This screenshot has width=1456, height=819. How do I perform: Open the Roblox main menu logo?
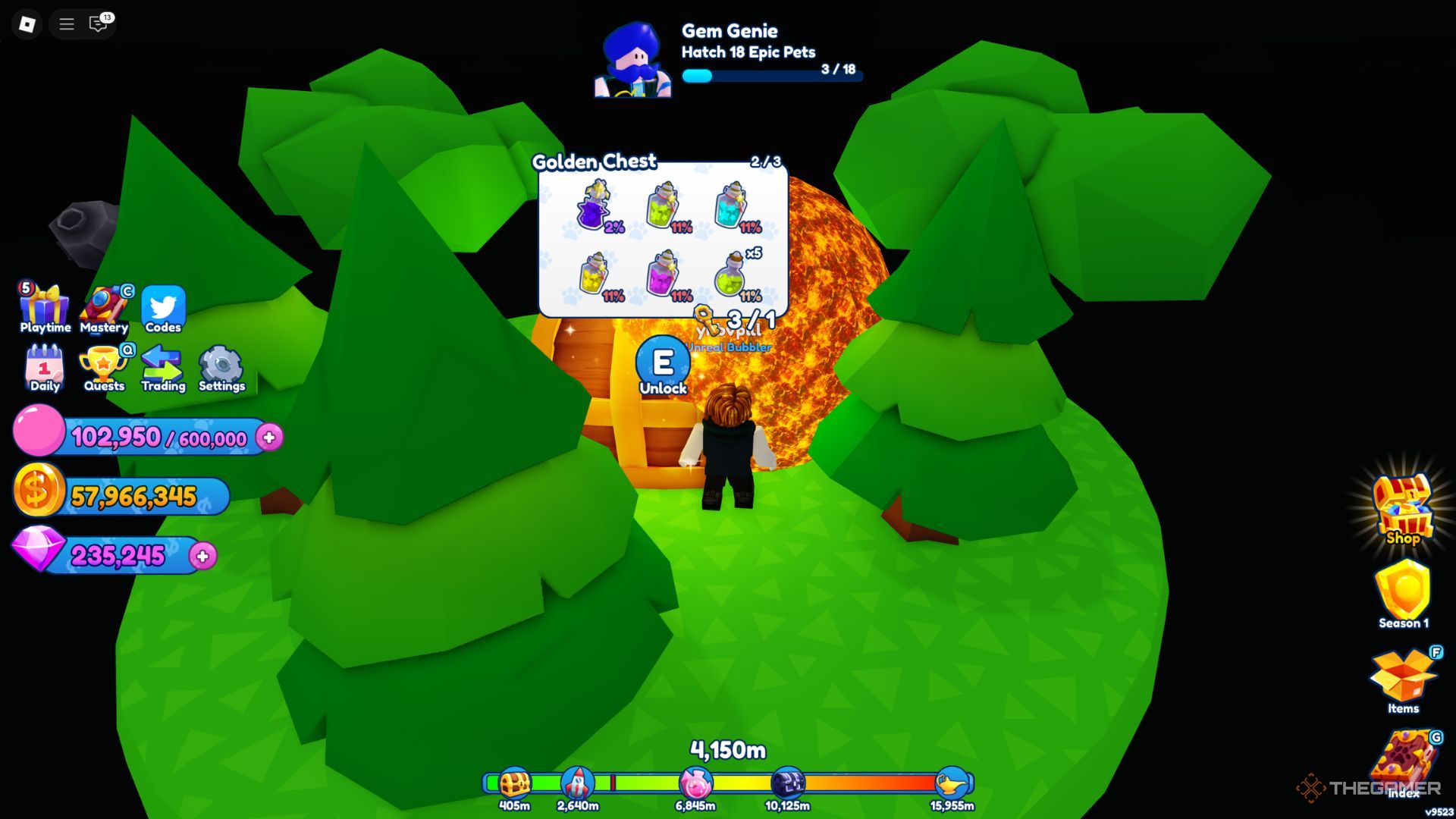click(27, 24)
